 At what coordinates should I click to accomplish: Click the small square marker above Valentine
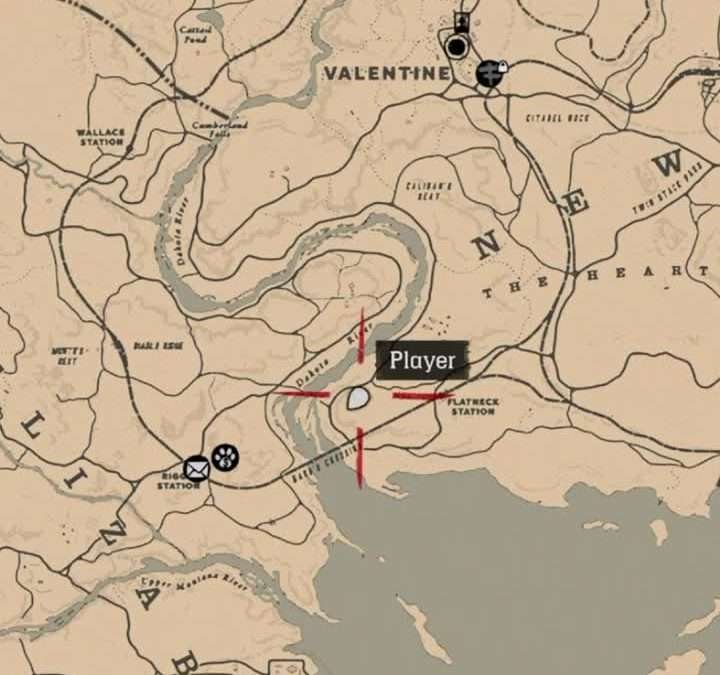(461, 21)
